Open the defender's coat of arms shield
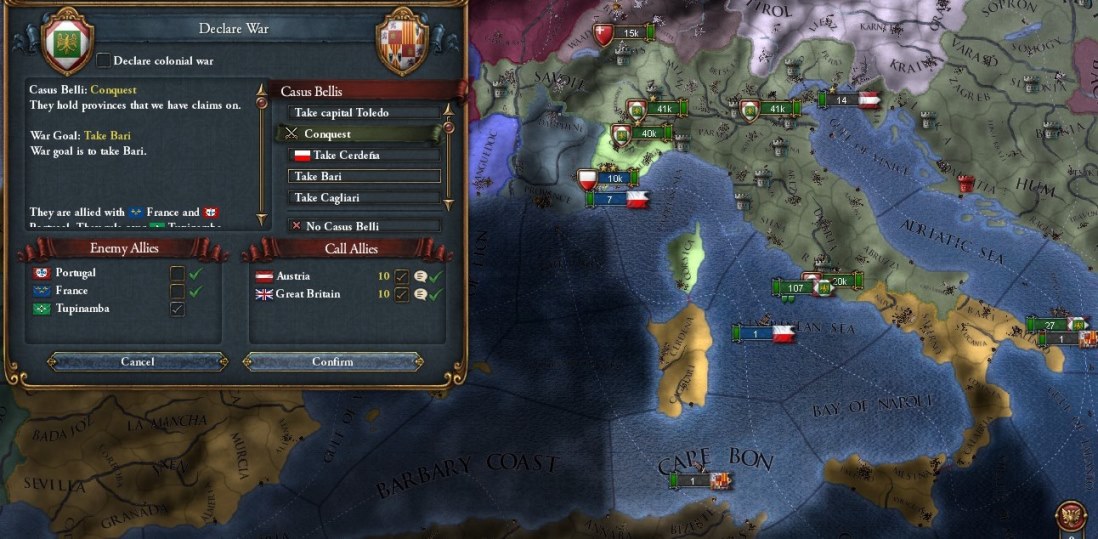Viewport: 1098px width, 539px height. click(x=401, y=41)
